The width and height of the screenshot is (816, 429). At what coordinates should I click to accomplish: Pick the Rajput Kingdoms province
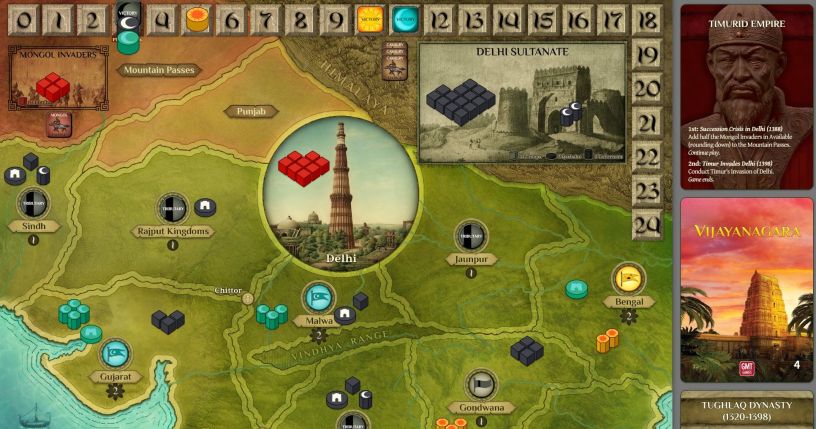(x=172, y=231)
